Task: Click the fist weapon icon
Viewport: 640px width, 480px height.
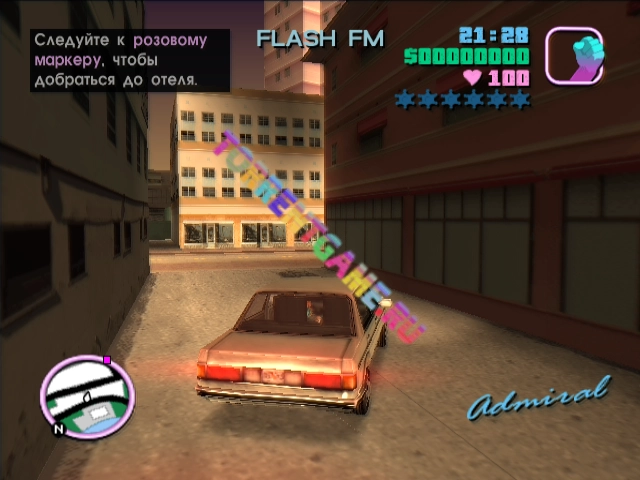Action: (573, 54)
